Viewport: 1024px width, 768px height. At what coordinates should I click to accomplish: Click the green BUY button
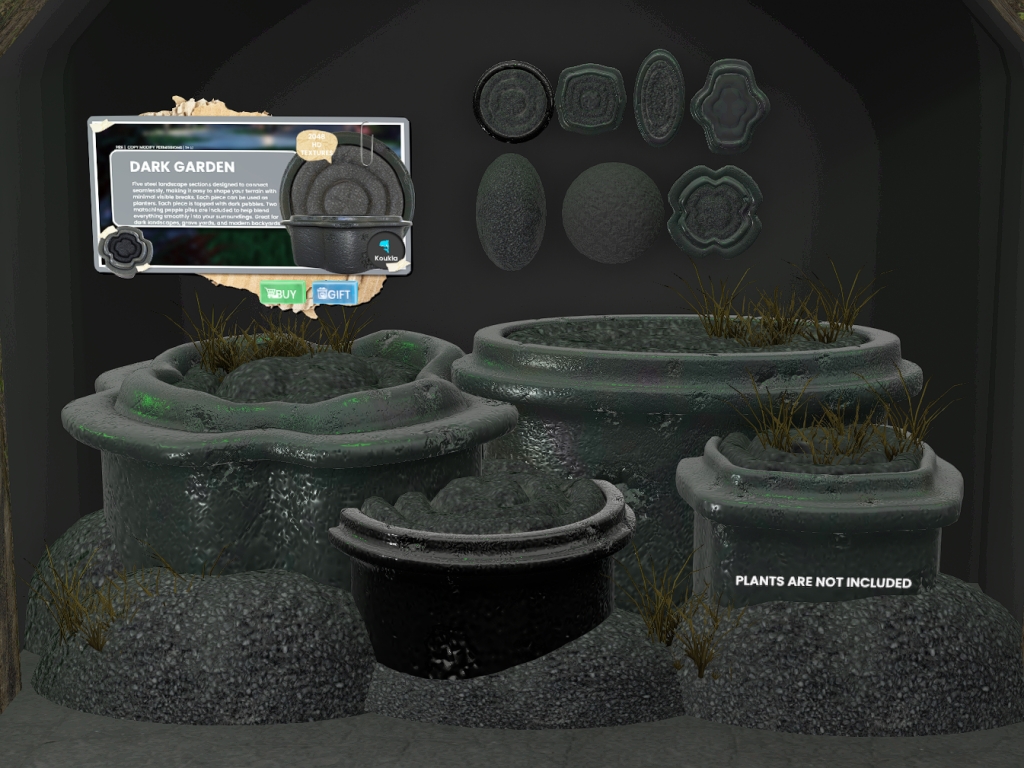tap(282, 294)
